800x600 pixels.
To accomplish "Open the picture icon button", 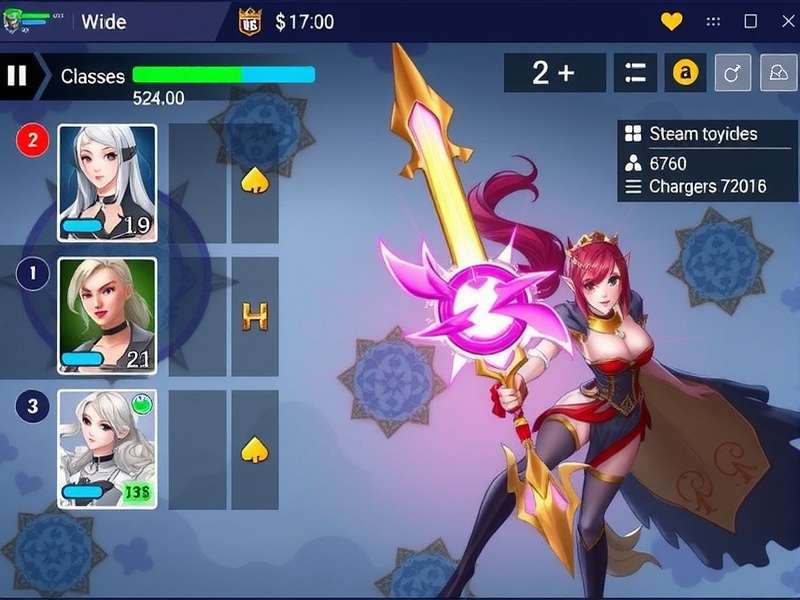I will [x=778, y=73].
